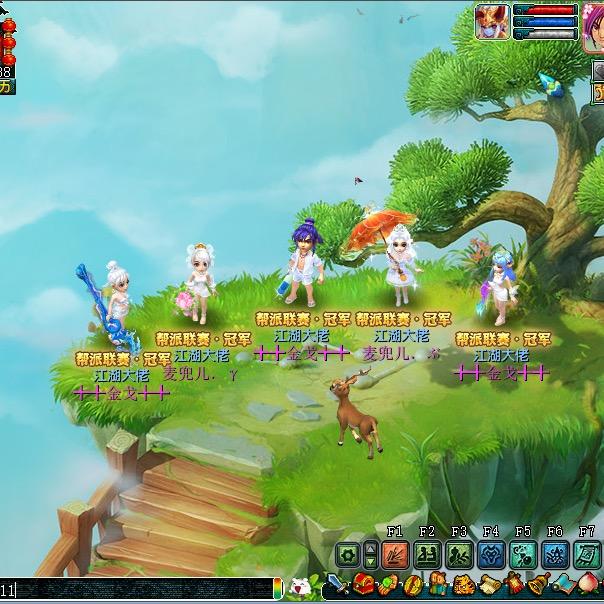This screenshot has width=604, height=604.
Task: Open the white bear emoticon button
Action: click(x=297, y=589)
